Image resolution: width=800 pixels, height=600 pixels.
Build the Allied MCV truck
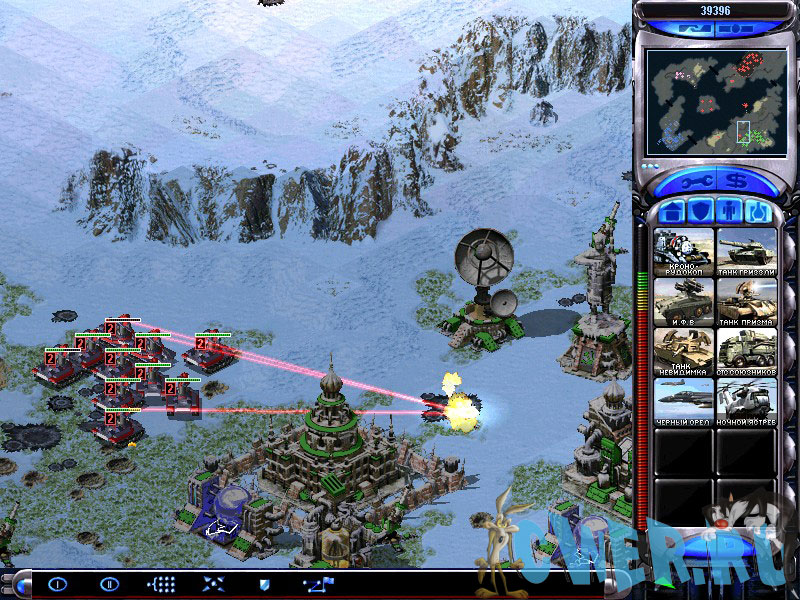coord(746,352)
